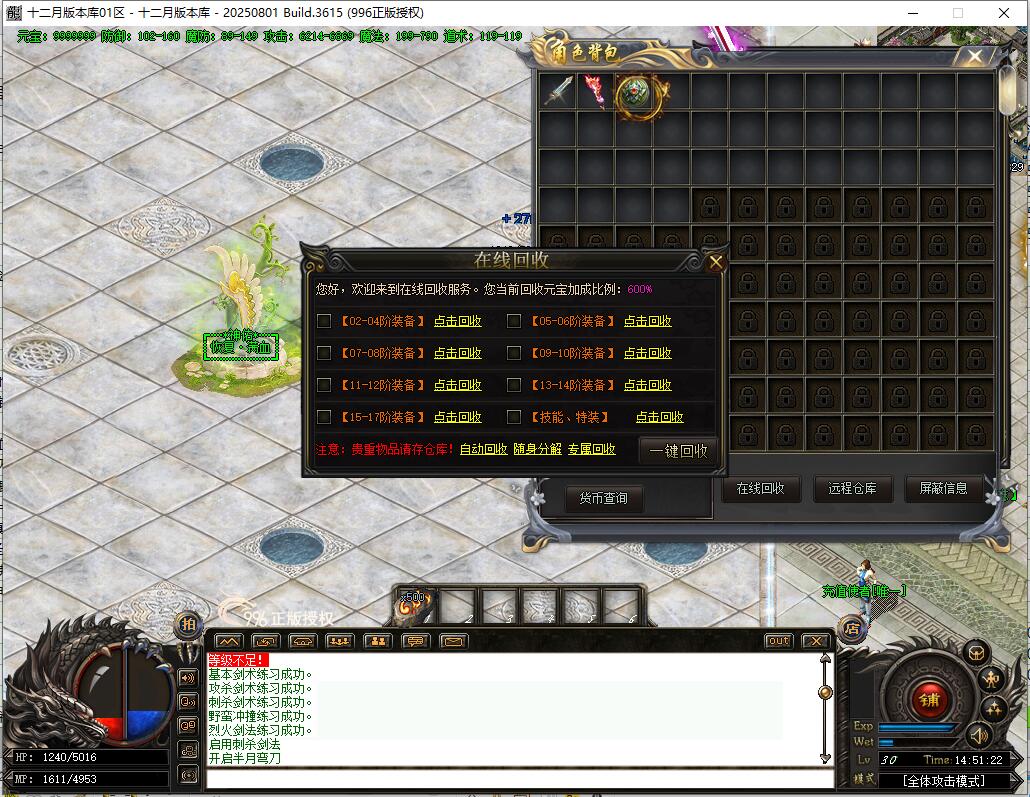Select the red flame blade item
This screenshot has width=1030, height=797.
tap(596, 91)
